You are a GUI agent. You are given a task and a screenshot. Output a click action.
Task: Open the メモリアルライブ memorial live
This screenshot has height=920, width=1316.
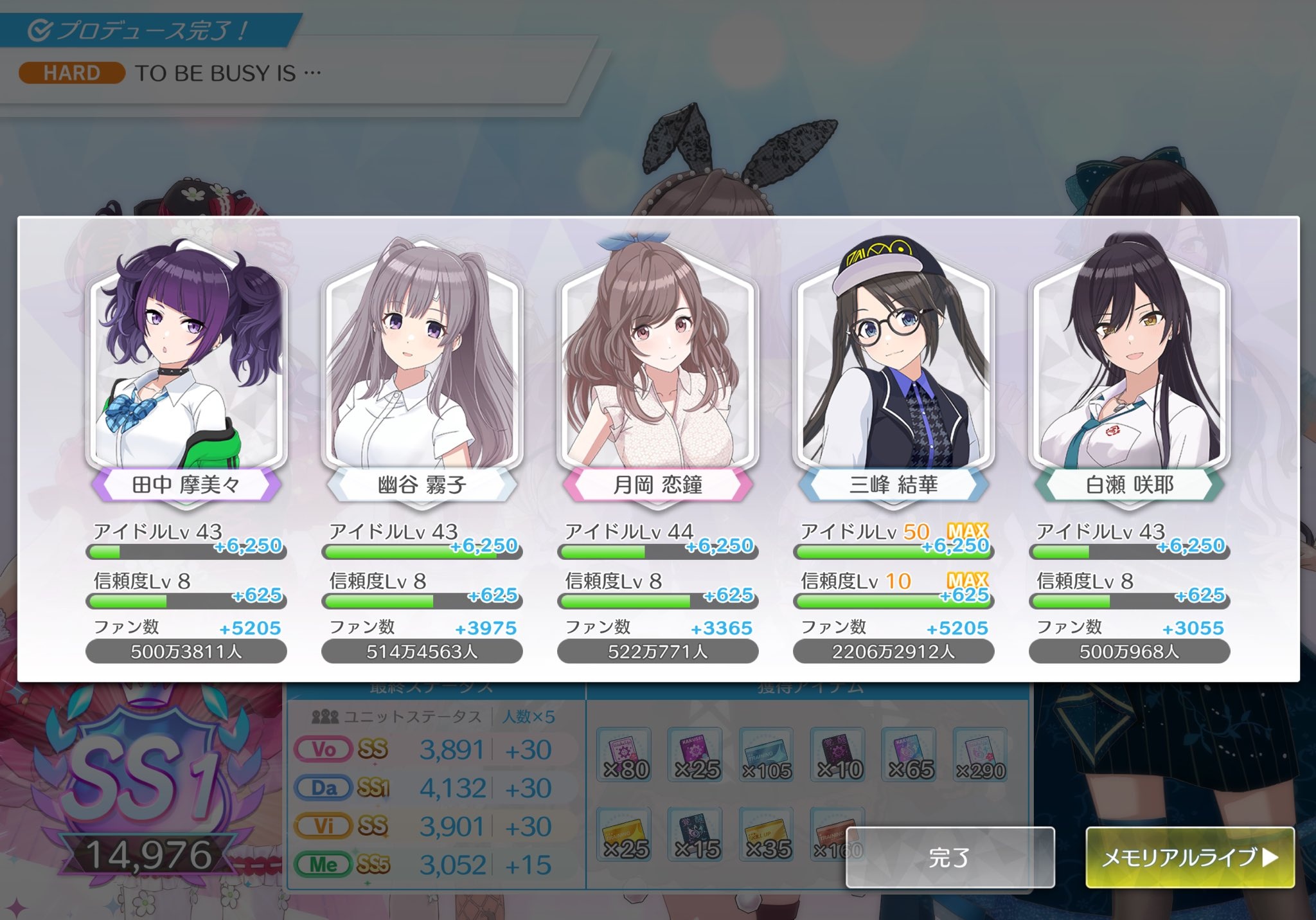click(1189, 858)
